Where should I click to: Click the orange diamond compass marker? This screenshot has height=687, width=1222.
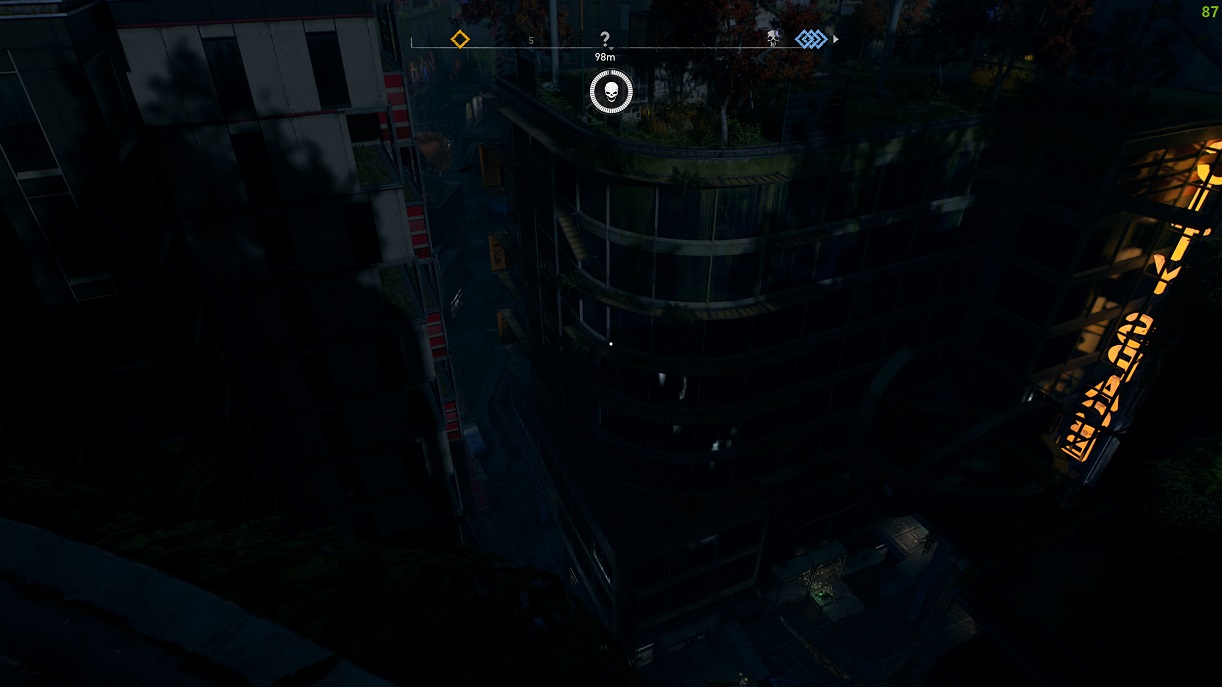(x=459, y=39)
